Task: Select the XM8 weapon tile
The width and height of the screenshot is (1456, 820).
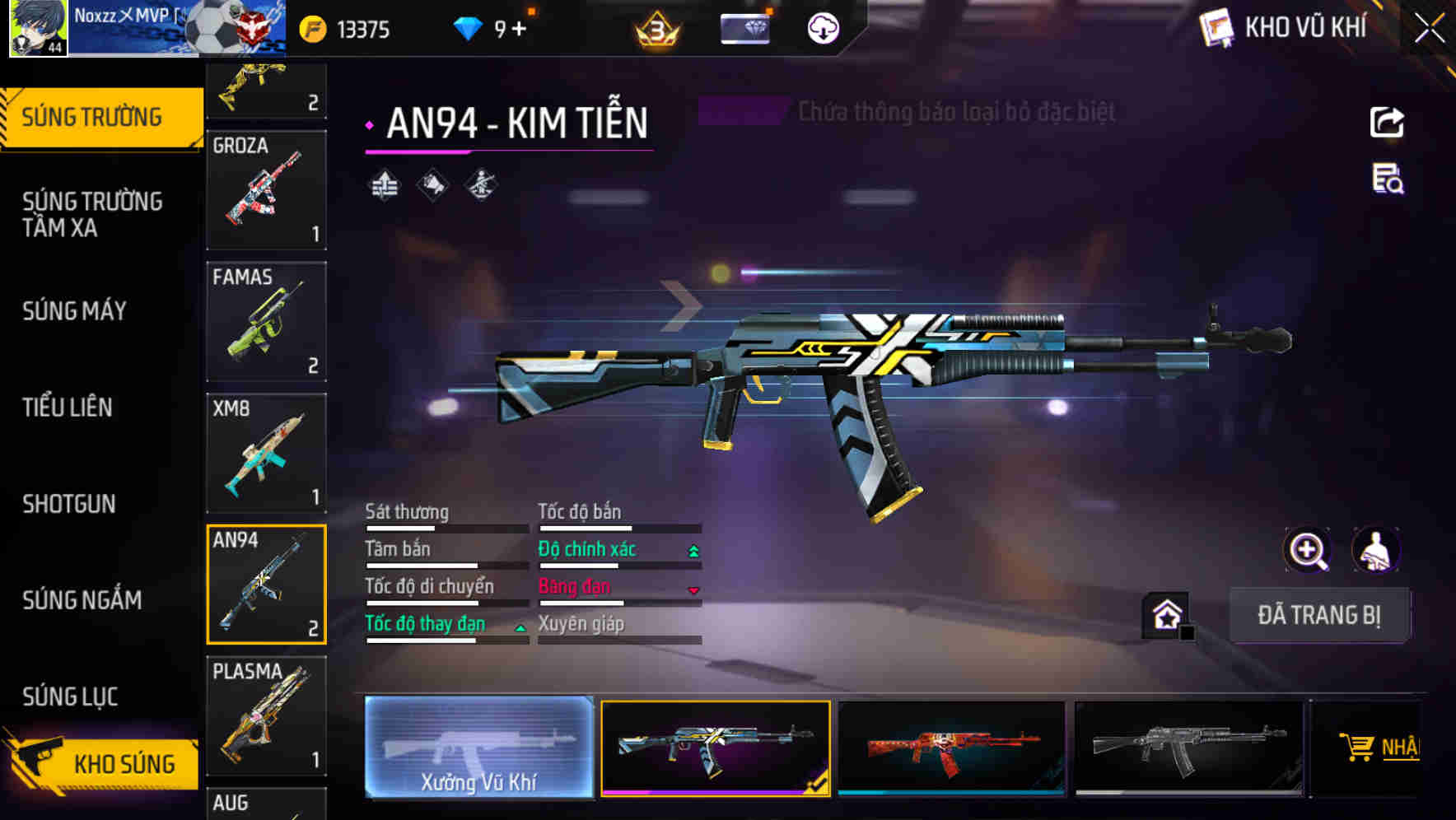Action: [x=266, y=453]
